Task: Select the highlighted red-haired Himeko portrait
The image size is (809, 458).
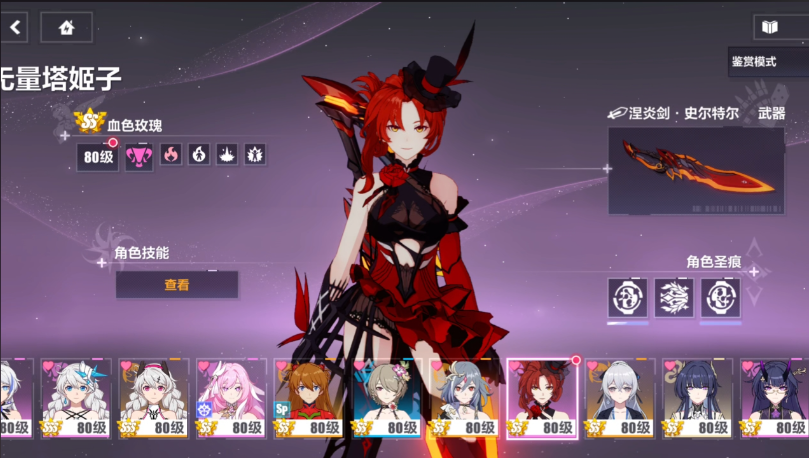Action: coord(543,398)
